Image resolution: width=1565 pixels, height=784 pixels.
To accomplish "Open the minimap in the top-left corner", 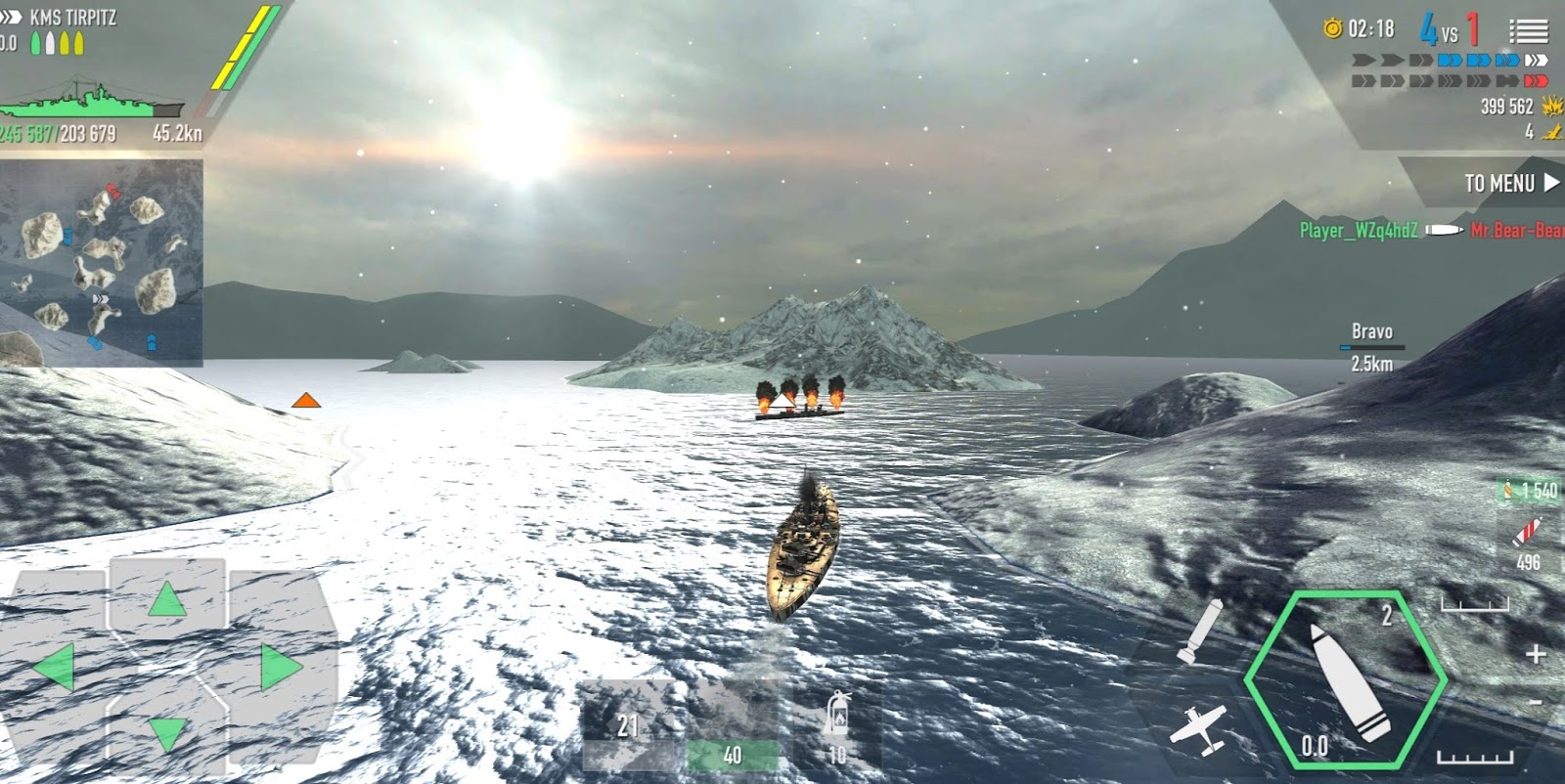I will pos(103,264).
